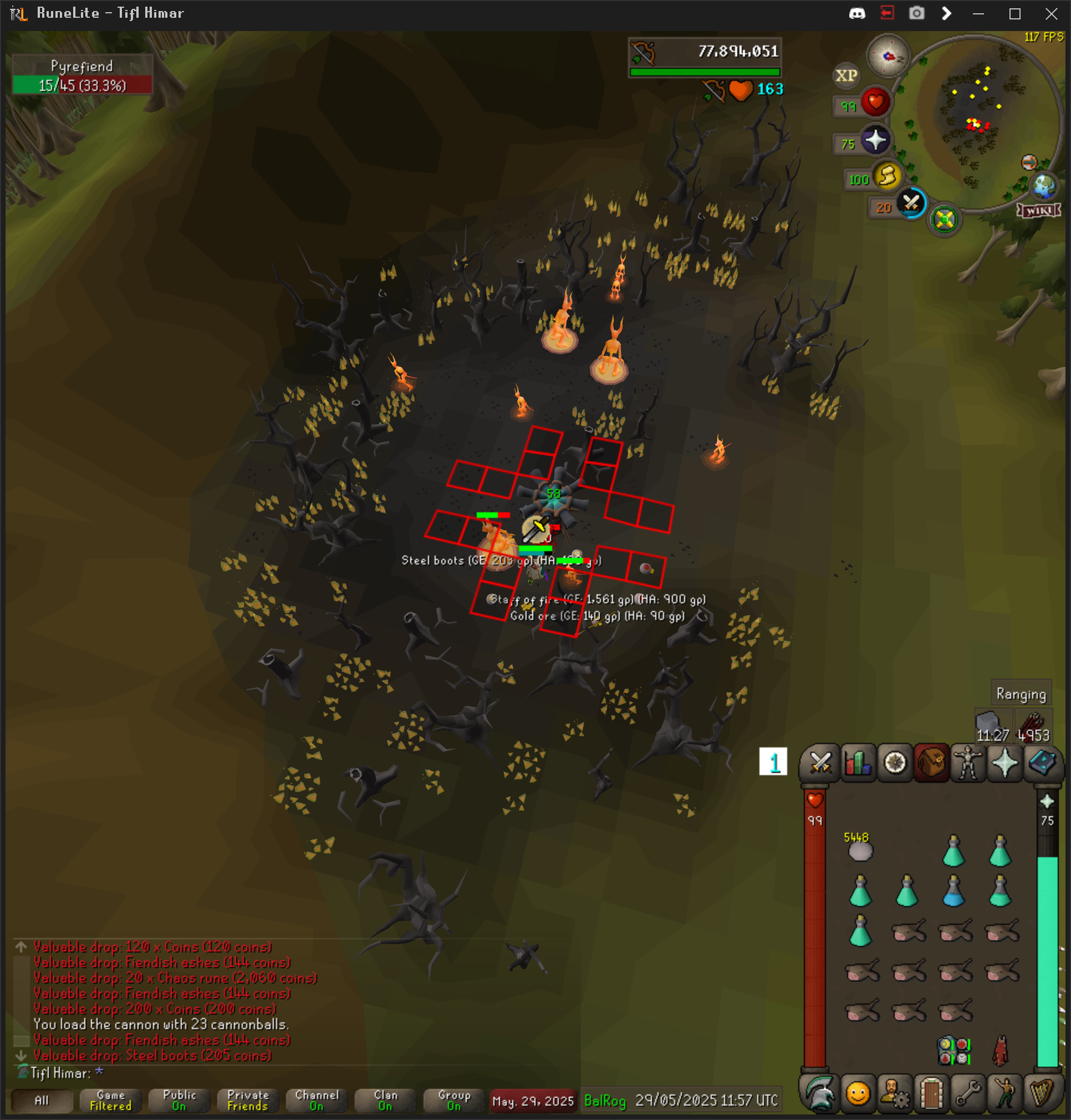The image size is (1071, 1120).
Task: Open the Worn Equipment tab
Action: (x=968, y=762)
